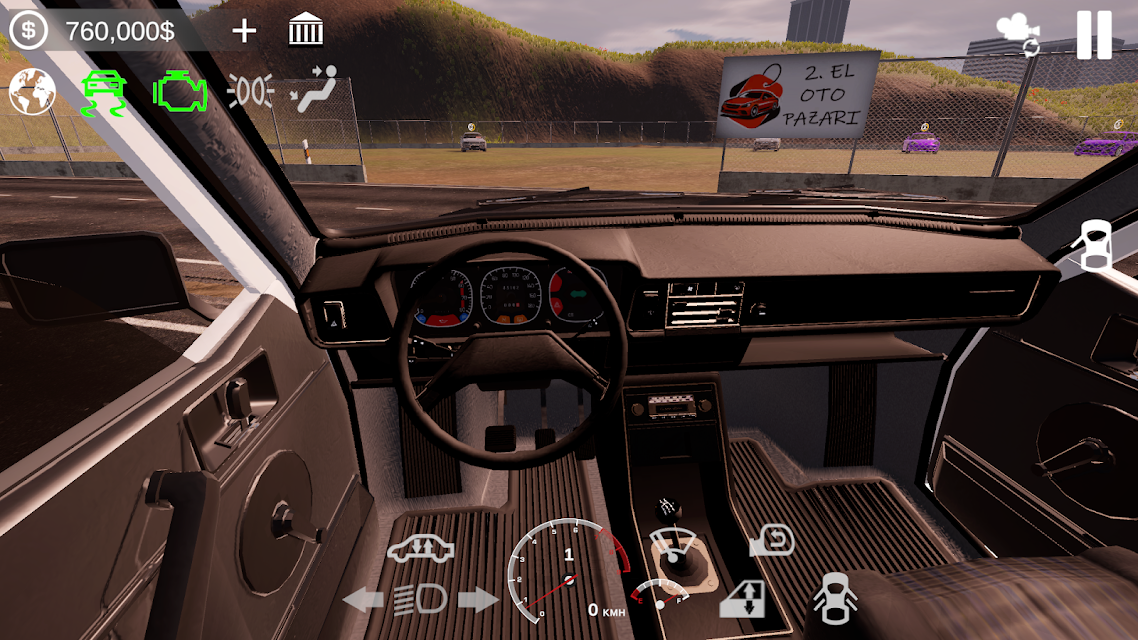The height and width of the screenshot is (640, 1138).
Task: Tap the side mirror return icon
Action: click(x=771, y=541)
